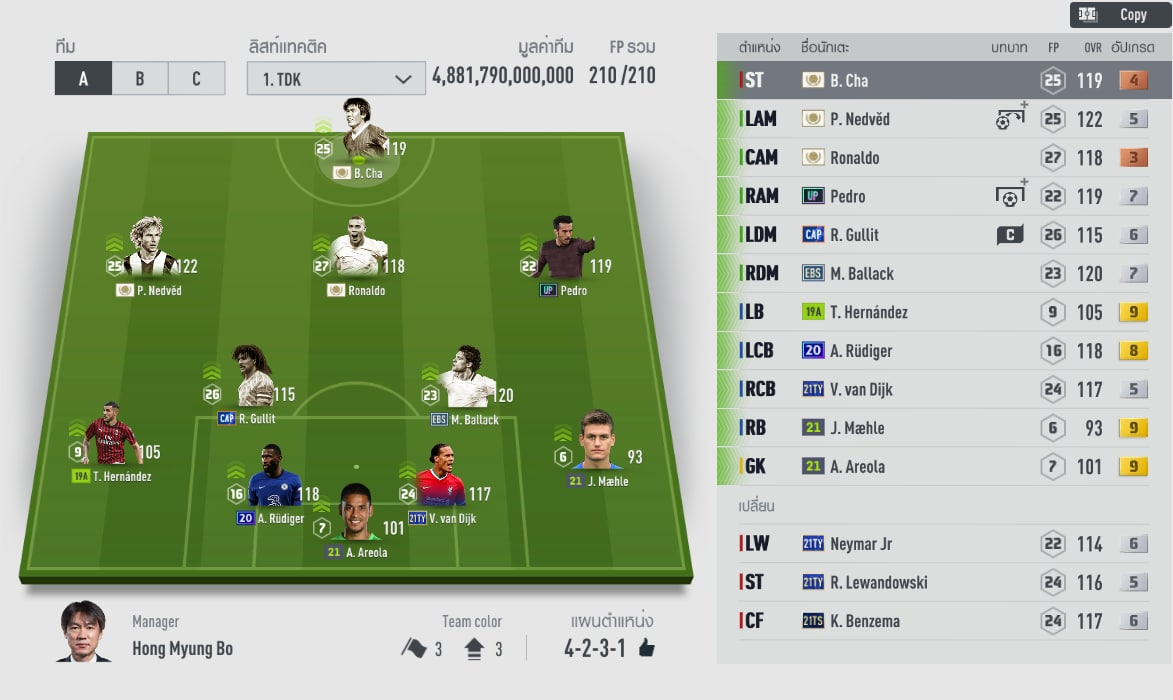Choose substitute R. Lewandowski row
The width and height of the screenshot is (1173, 700).
(x=940, y=582)
